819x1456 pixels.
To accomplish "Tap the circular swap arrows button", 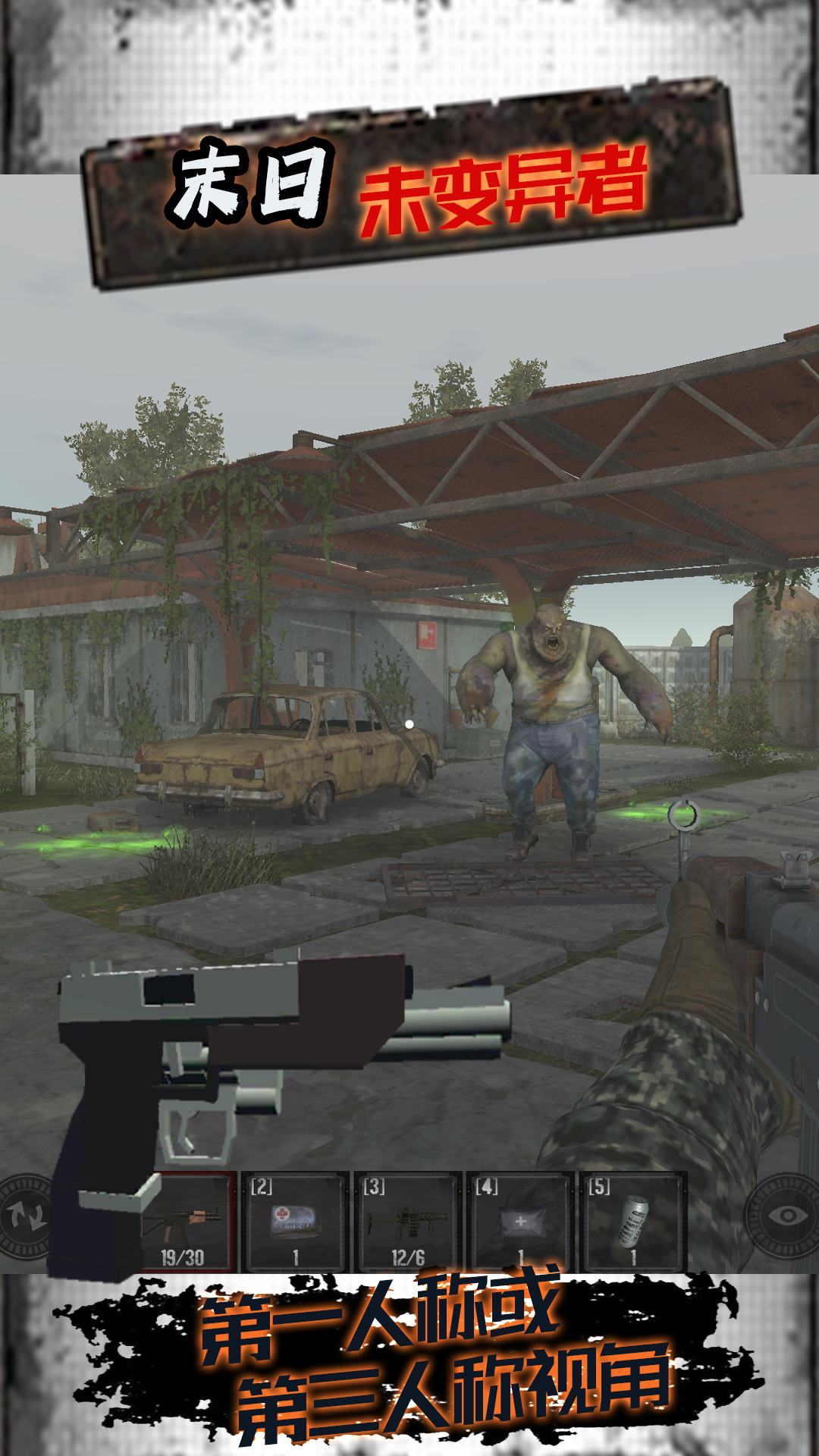I will (24, 1216).
